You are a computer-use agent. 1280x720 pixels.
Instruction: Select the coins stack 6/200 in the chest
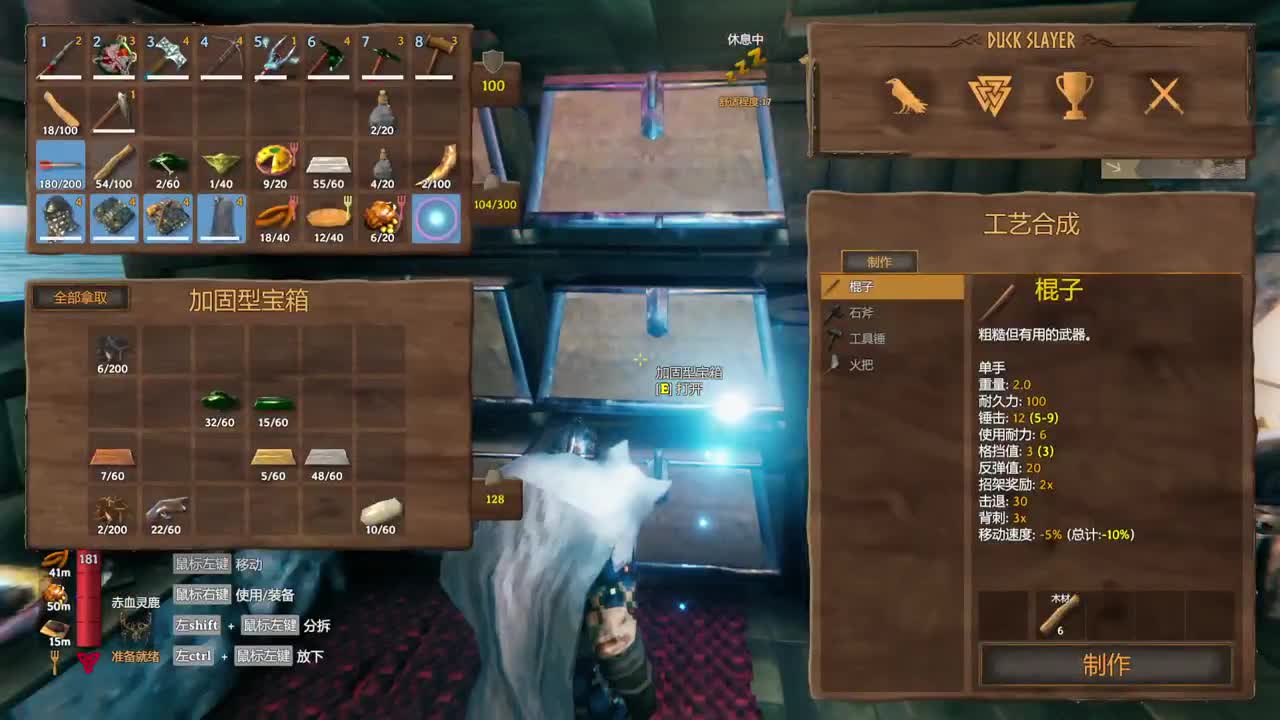(113, 352)
